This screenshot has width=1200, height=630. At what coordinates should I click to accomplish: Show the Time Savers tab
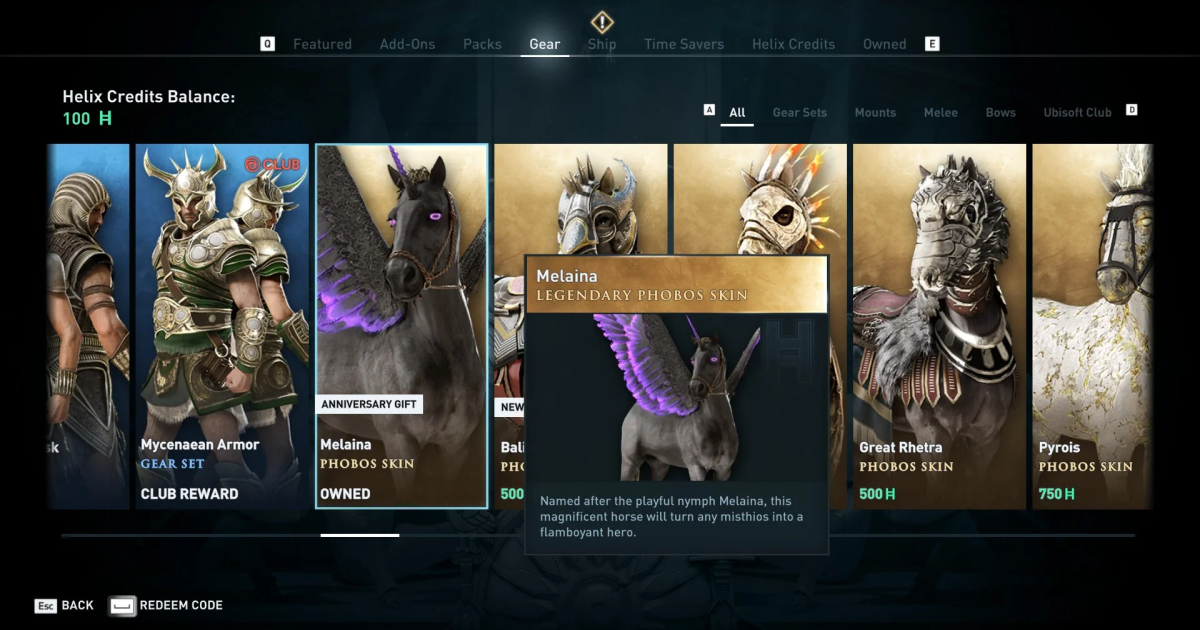click(684, 44)
